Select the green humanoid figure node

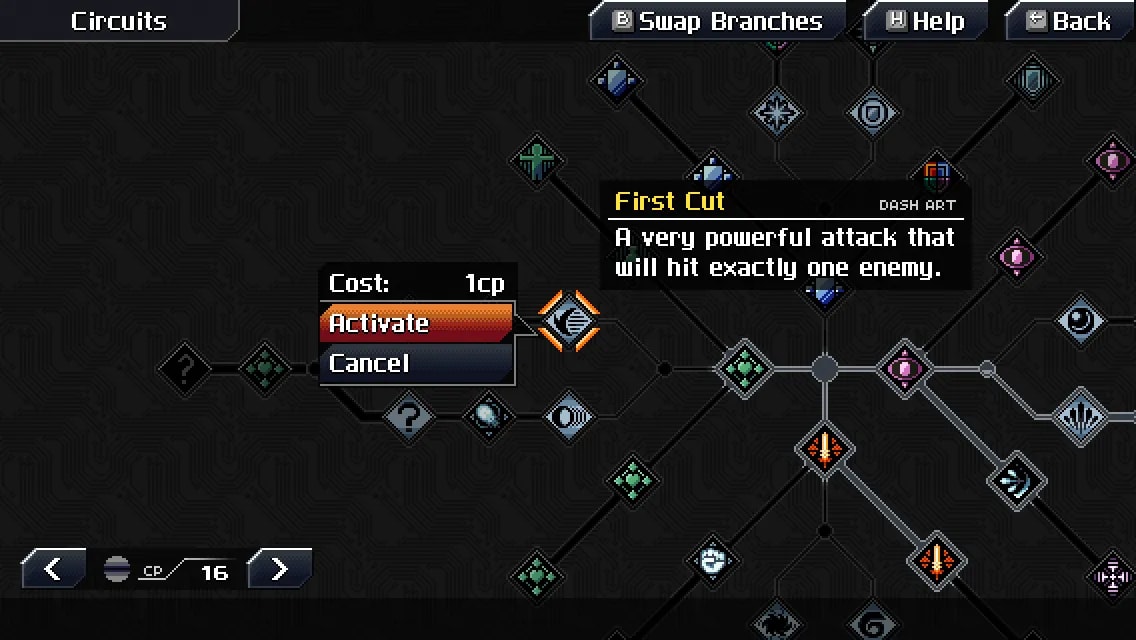point(537,160)
